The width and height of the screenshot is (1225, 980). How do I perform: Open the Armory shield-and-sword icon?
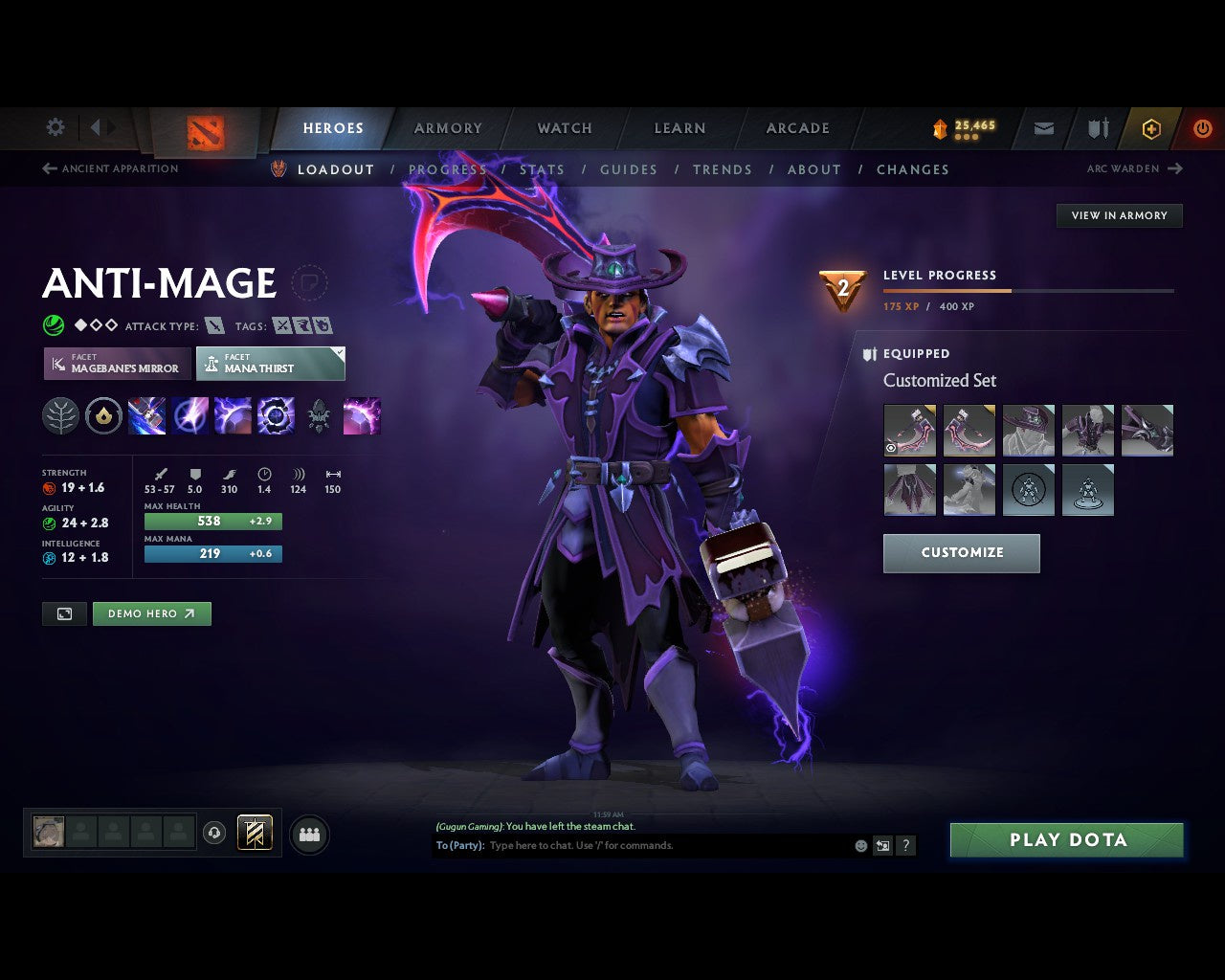click(1097, 128)
